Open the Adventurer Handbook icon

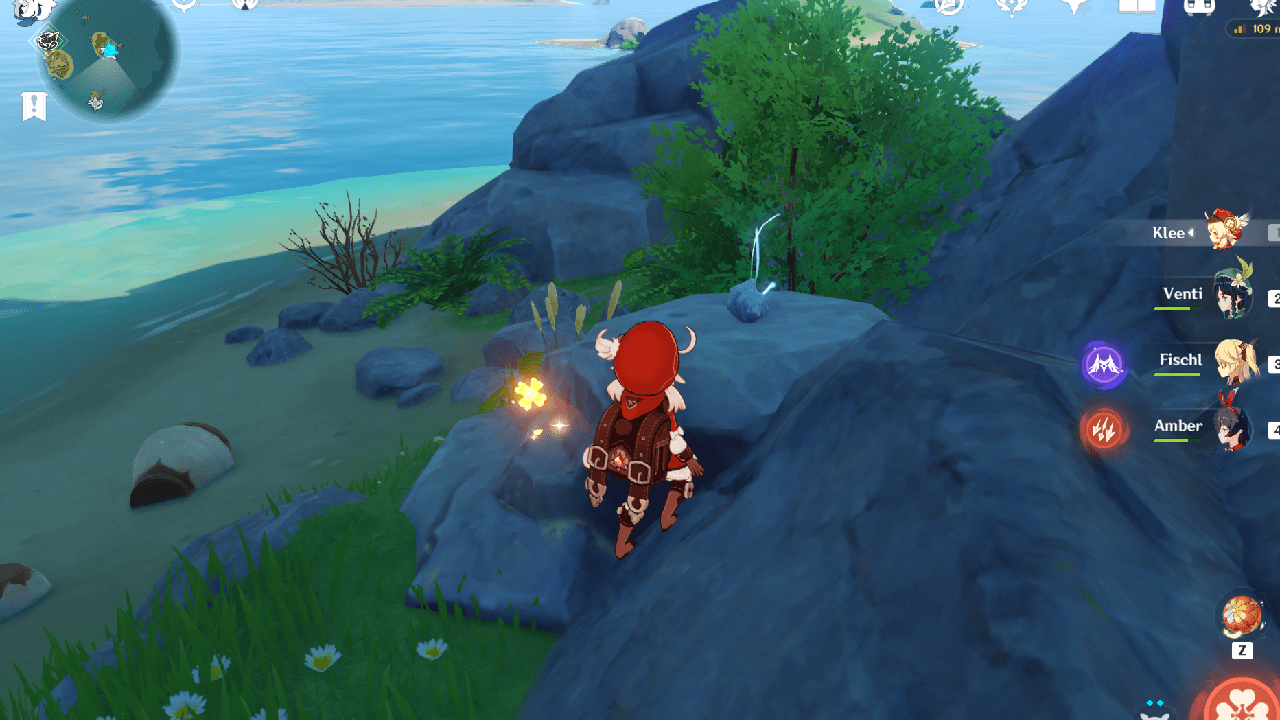pos(948,8)
